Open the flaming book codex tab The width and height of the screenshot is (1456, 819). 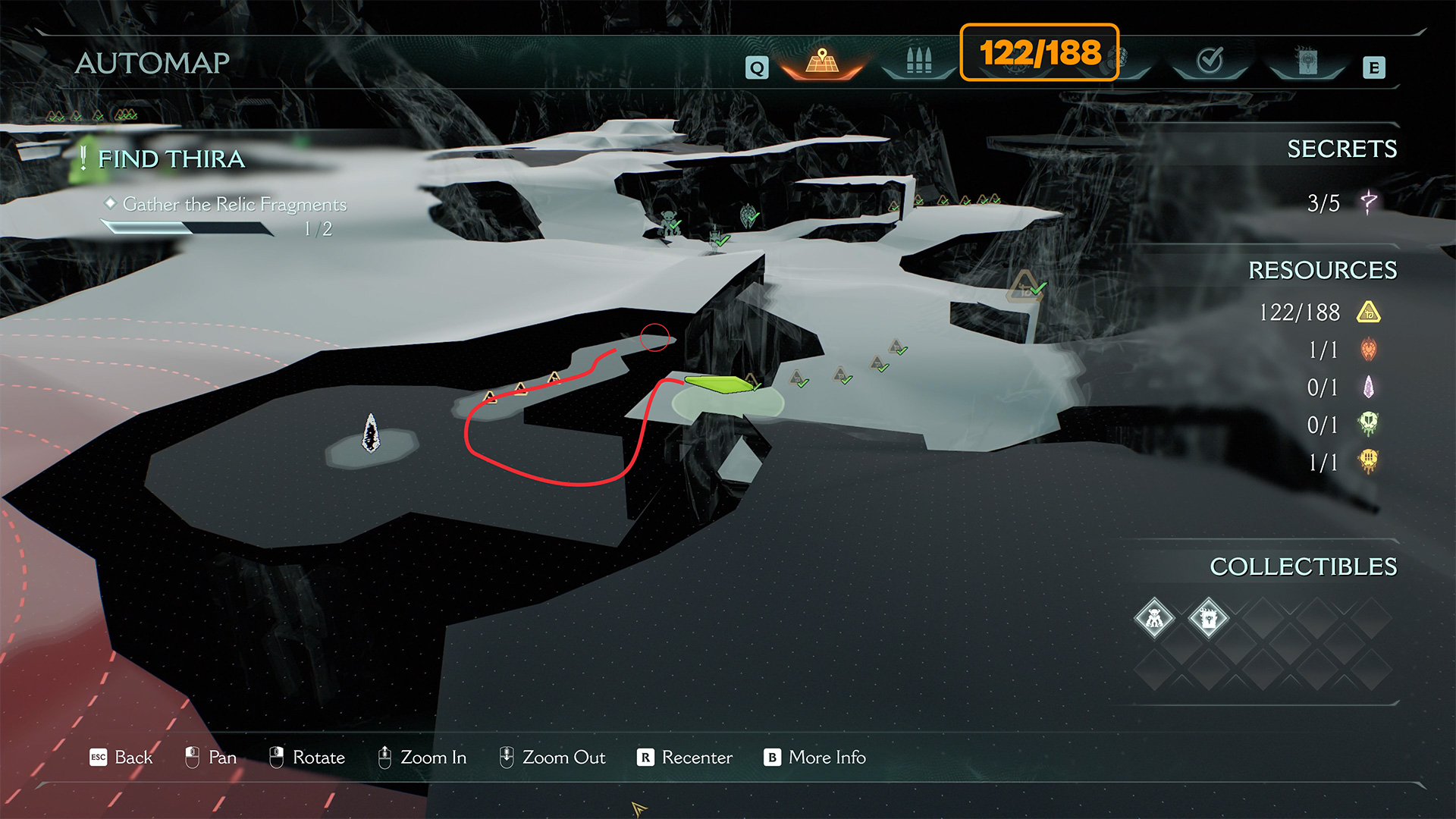click(1307, 61)
